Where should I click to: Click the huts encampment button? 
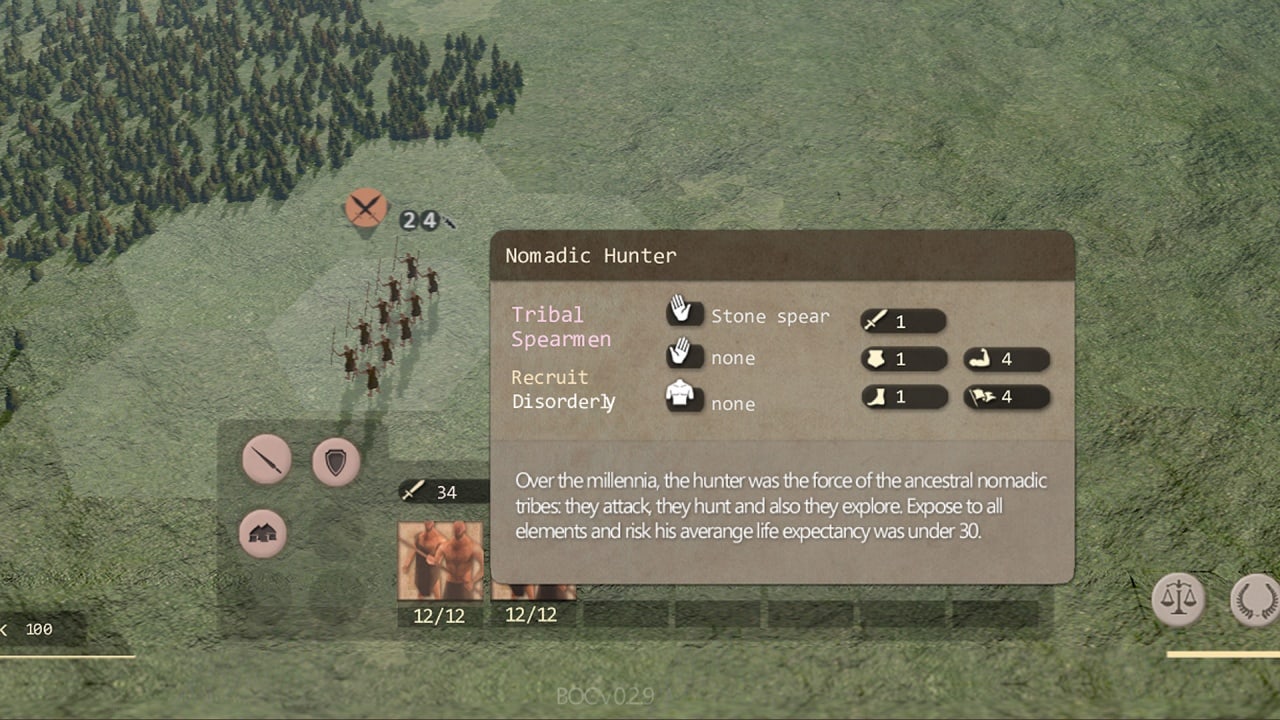click(263, 534)
